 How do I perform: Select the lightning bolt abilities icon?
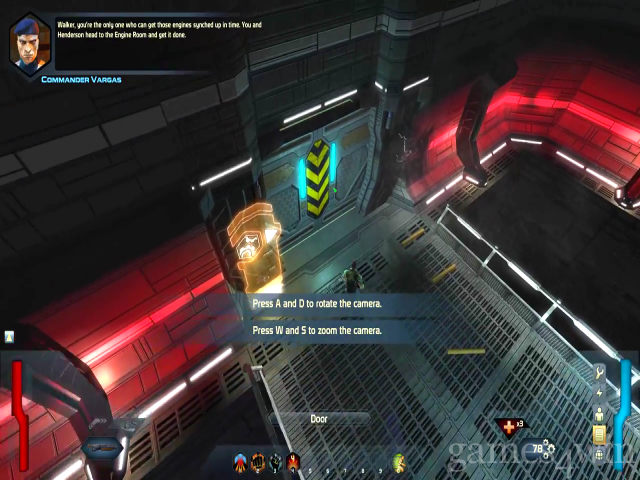(x=600, y=393)
